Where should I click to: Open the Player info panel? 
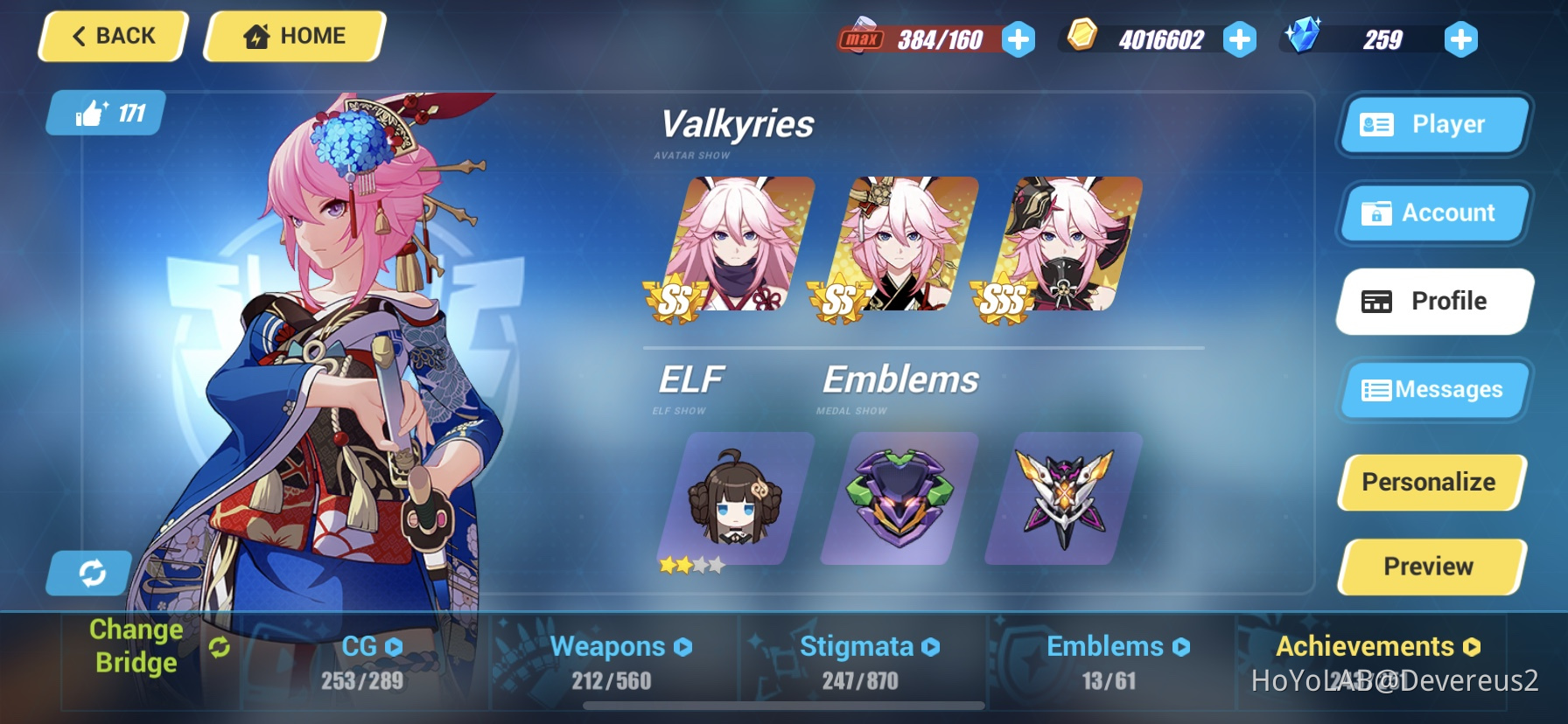[1432, 124]
